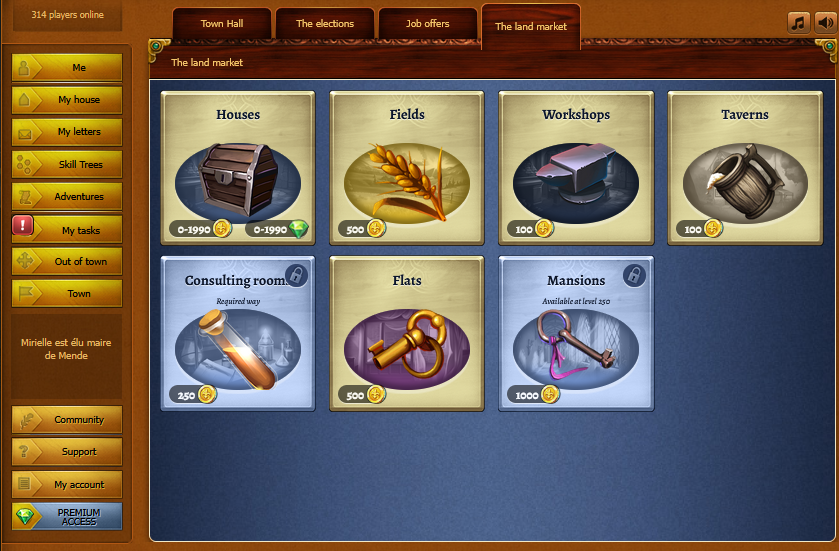Screen dimensions: 839x551
Task: Toggle the music note button
Action: [x=798, y=23]
